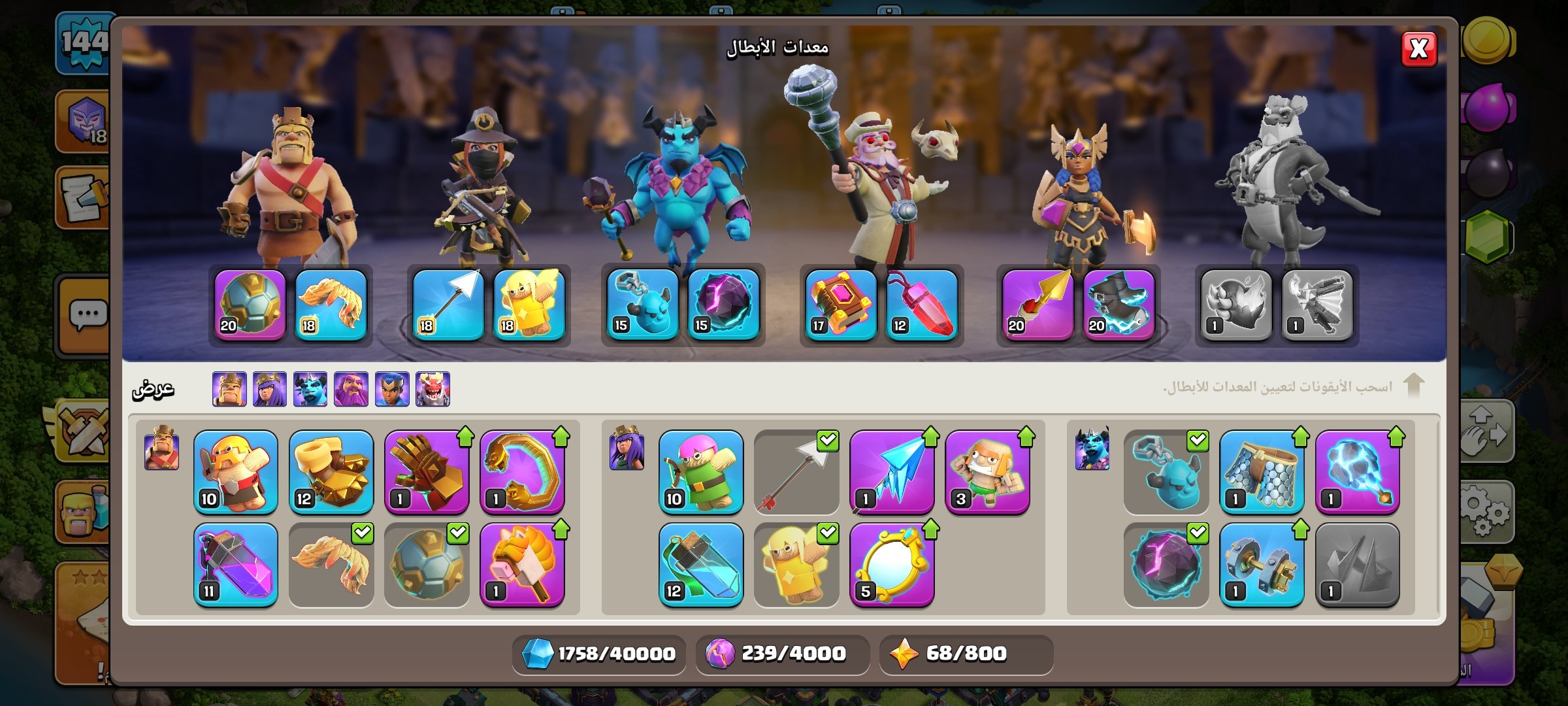Screen dimensions: 1568x706
Task: Pick the Magic Mirror equipment level 5
Action: [x=892, y=565]
